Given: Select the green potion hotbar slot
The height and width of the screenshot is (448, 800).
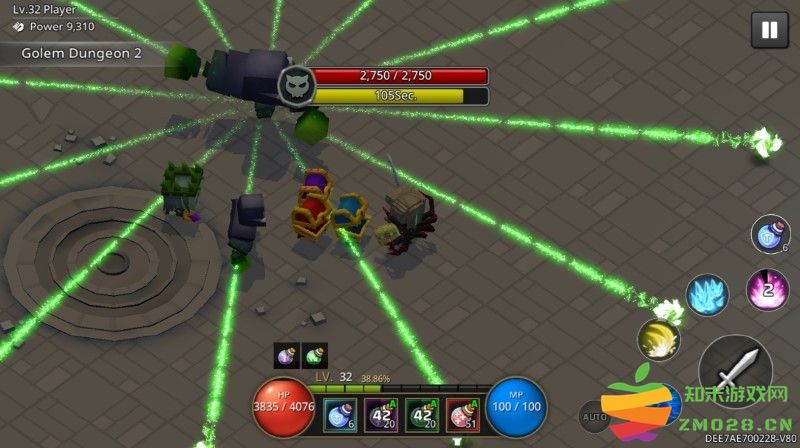Looking at the screenshot, I should pos(421,411).
